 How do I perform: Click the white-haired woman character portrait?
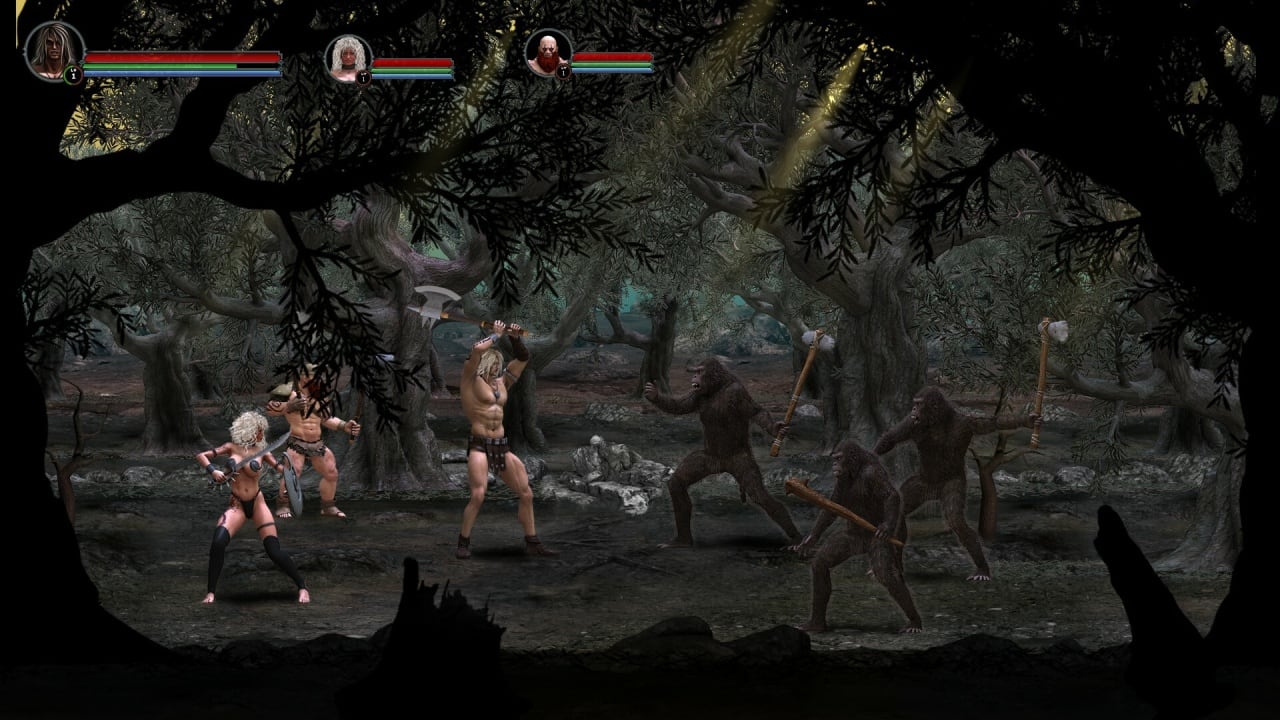click(x=348, y=58)
